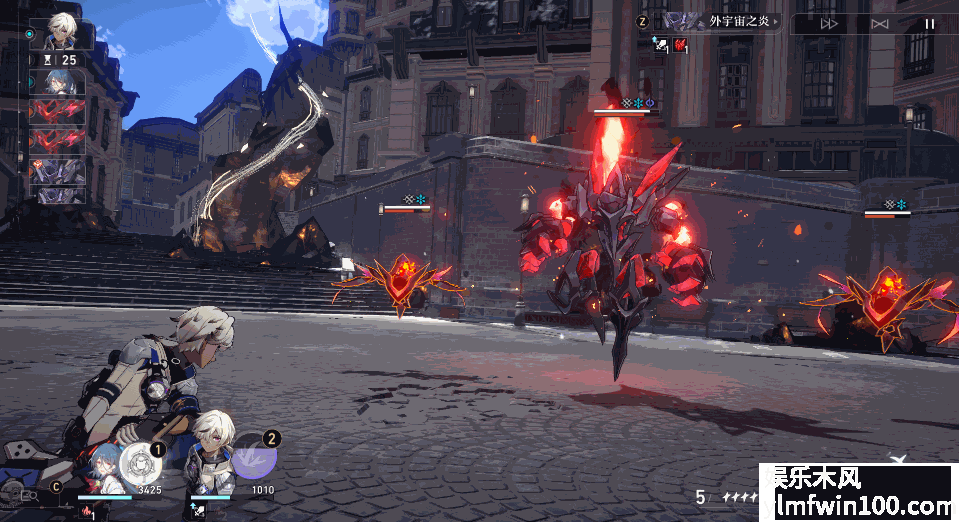Image resolution: width=959 pixels, height=522 pixels.
Task: Inspect the red flame debuff icon under enemy name
Action: click(680, 44)
